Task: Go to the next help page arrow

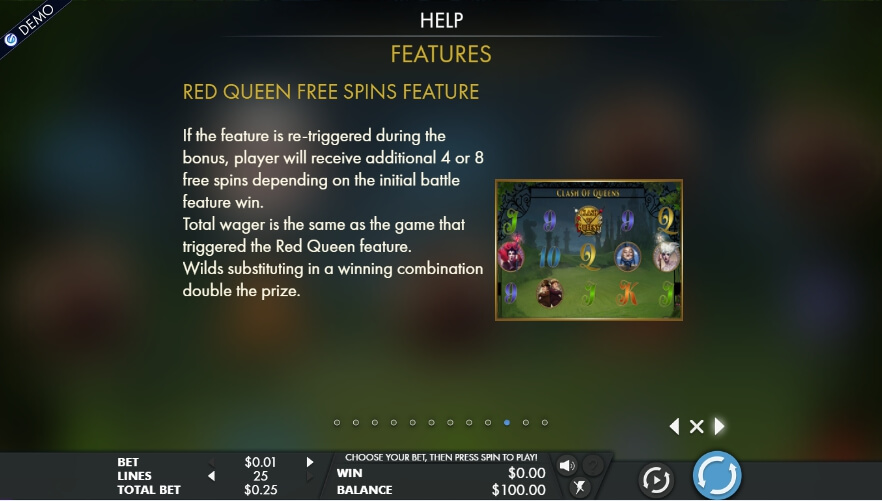Action: pos(719,427)
